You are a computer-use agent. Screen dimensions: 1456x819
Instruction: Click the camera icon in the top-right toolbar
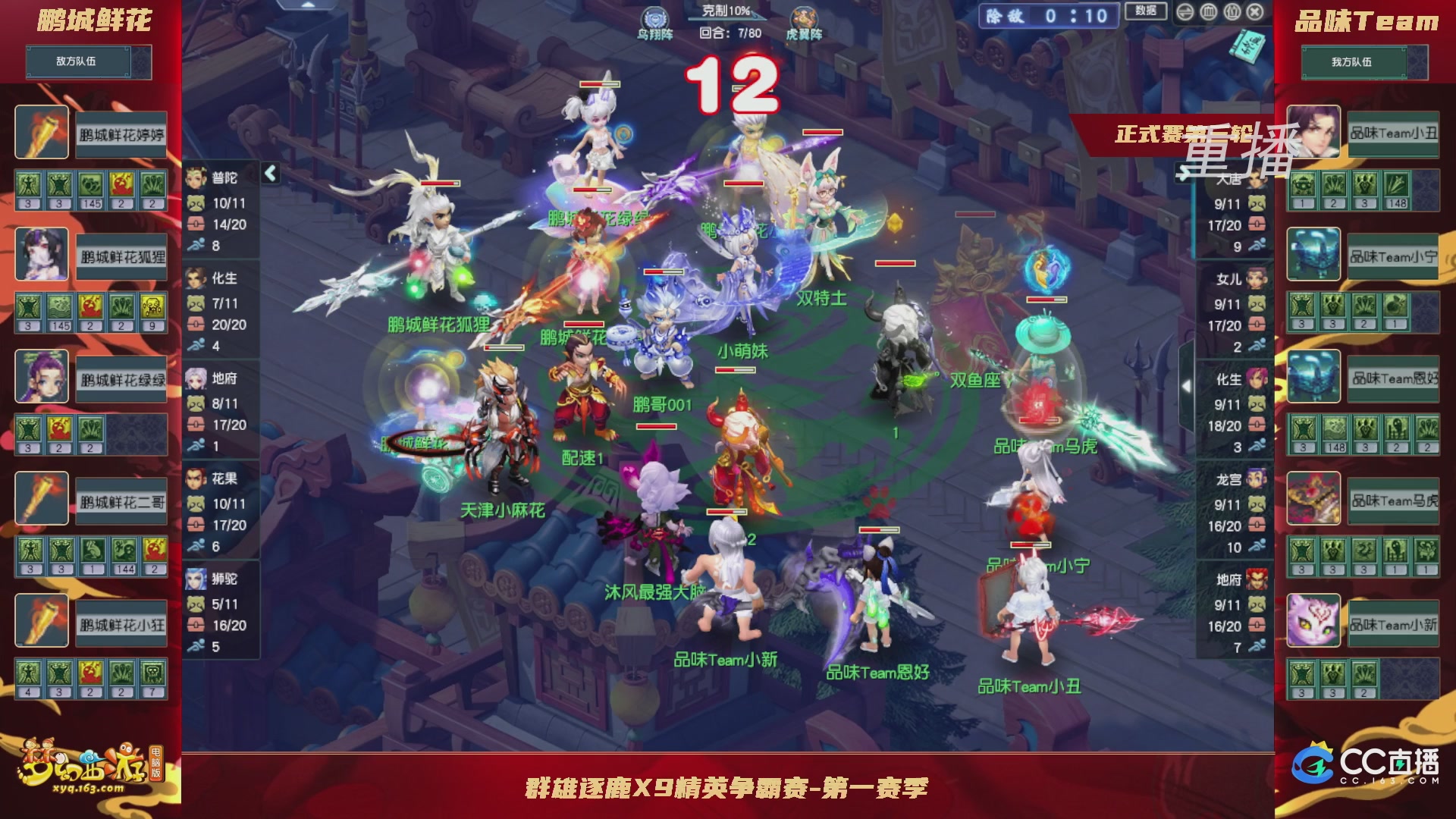pos(1232,12)
